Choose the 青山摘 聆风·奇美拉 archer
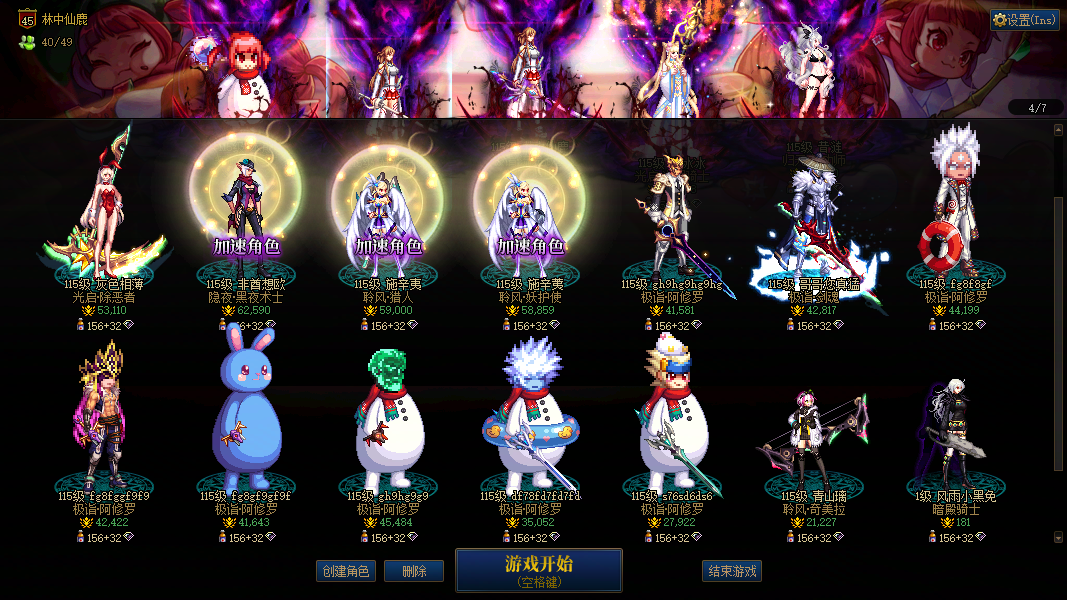 (812, 430)
